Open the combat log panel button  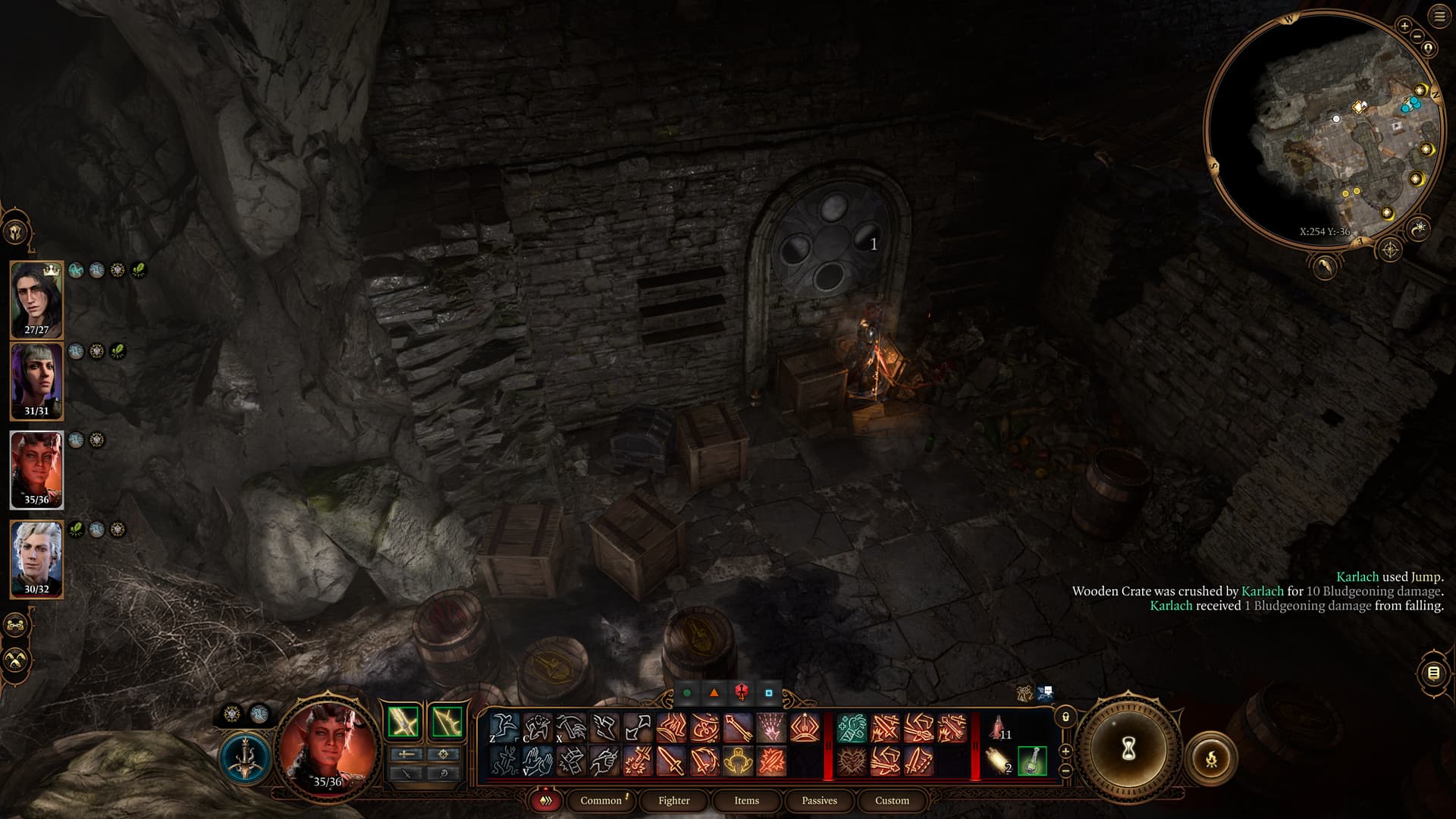(1433, 673)
